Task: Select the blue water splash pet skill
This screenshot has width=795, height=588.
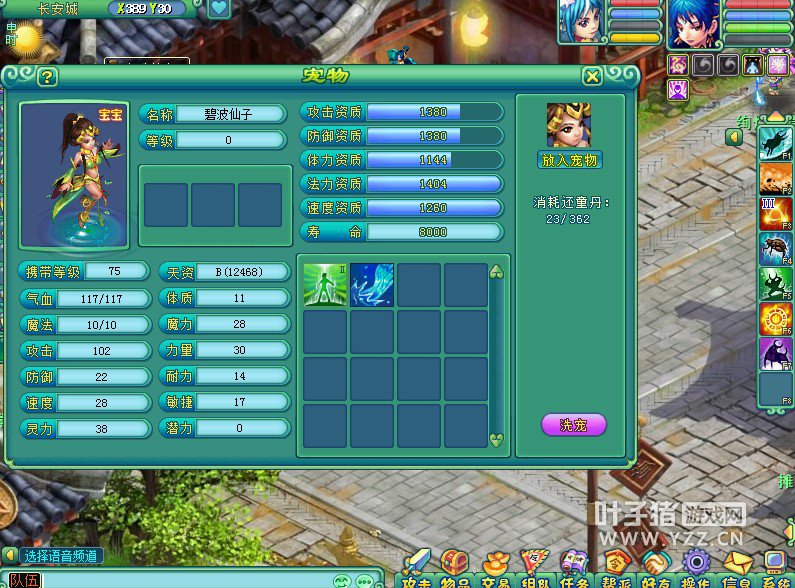Action: pyautogui.click(x=372, y=285)
